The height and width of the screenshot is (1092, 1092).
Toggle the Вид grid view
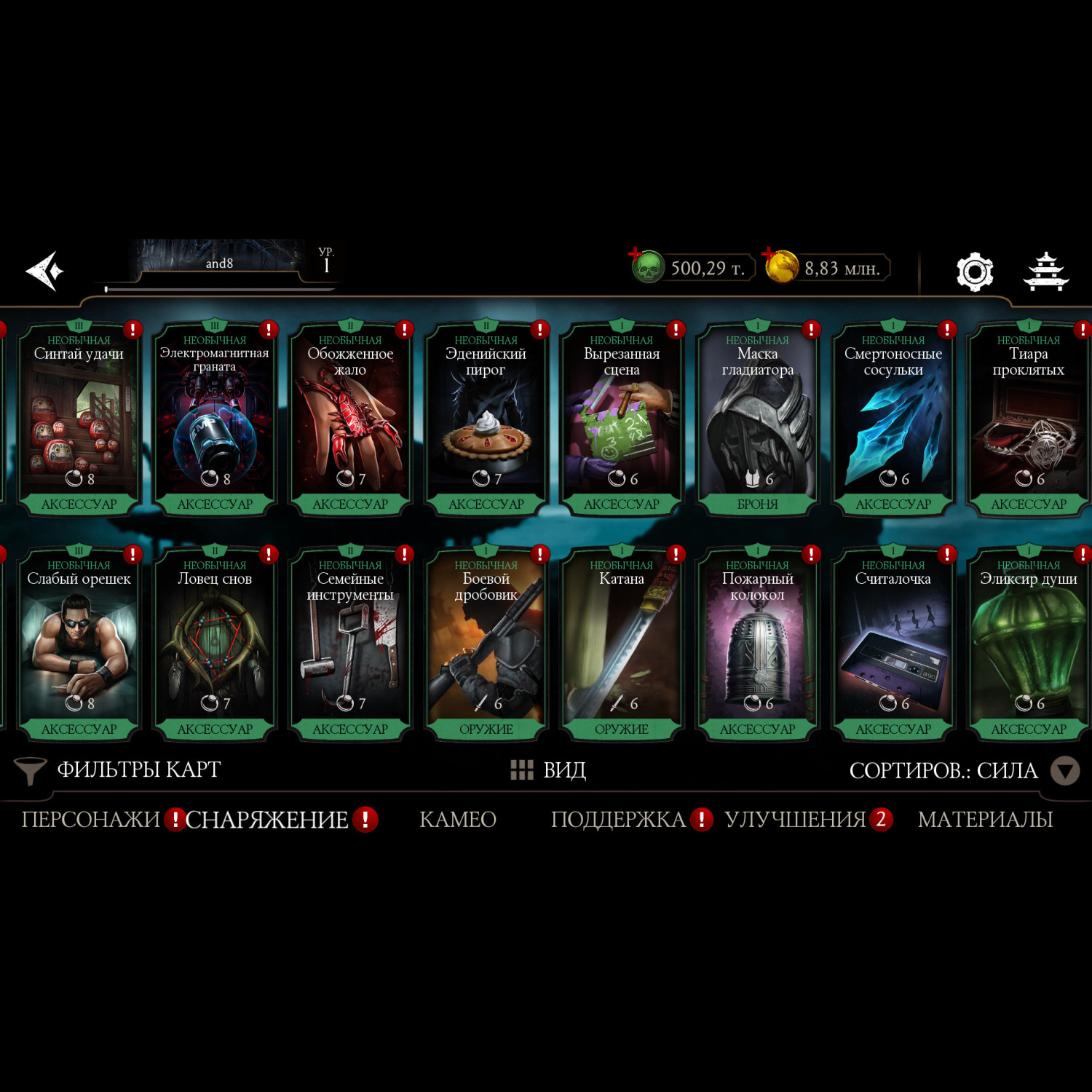(x=549, y=770)
